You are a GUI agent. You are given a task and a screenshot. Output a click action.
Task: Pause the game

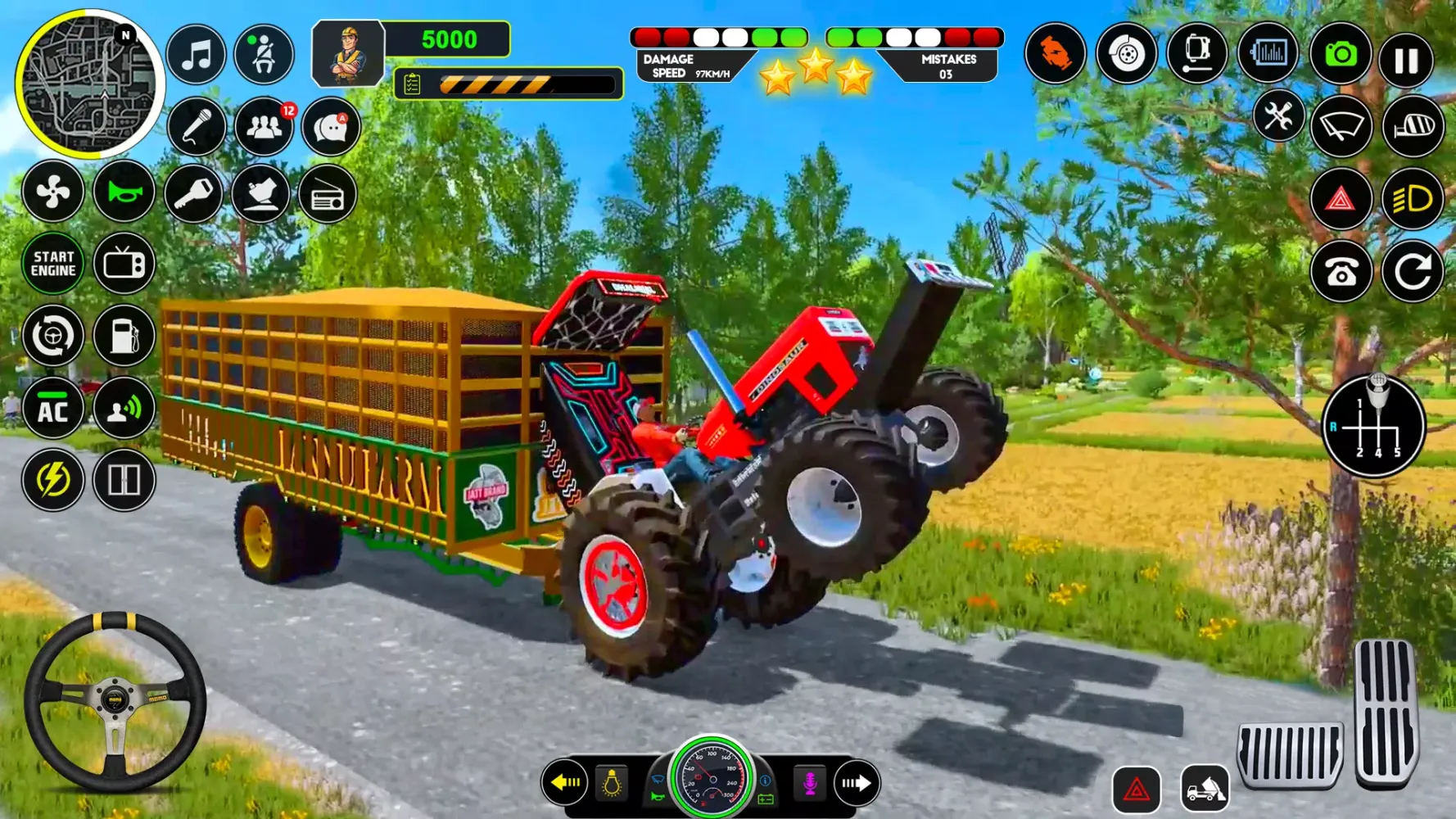click(x=1406, y=60)
